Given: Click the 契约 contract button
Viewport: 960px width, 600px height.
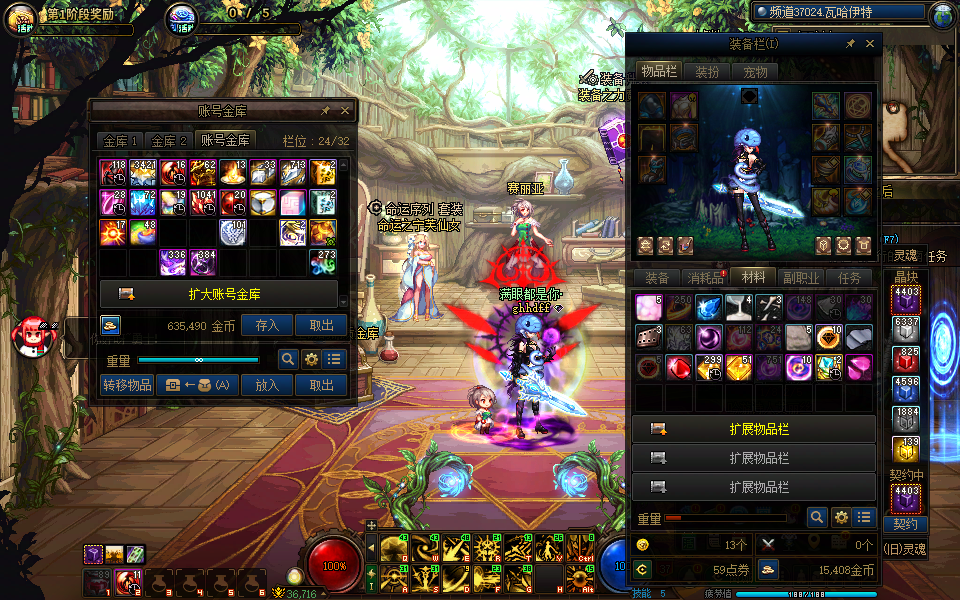Looking at the screenshot, I should click(x=905, y=524).
